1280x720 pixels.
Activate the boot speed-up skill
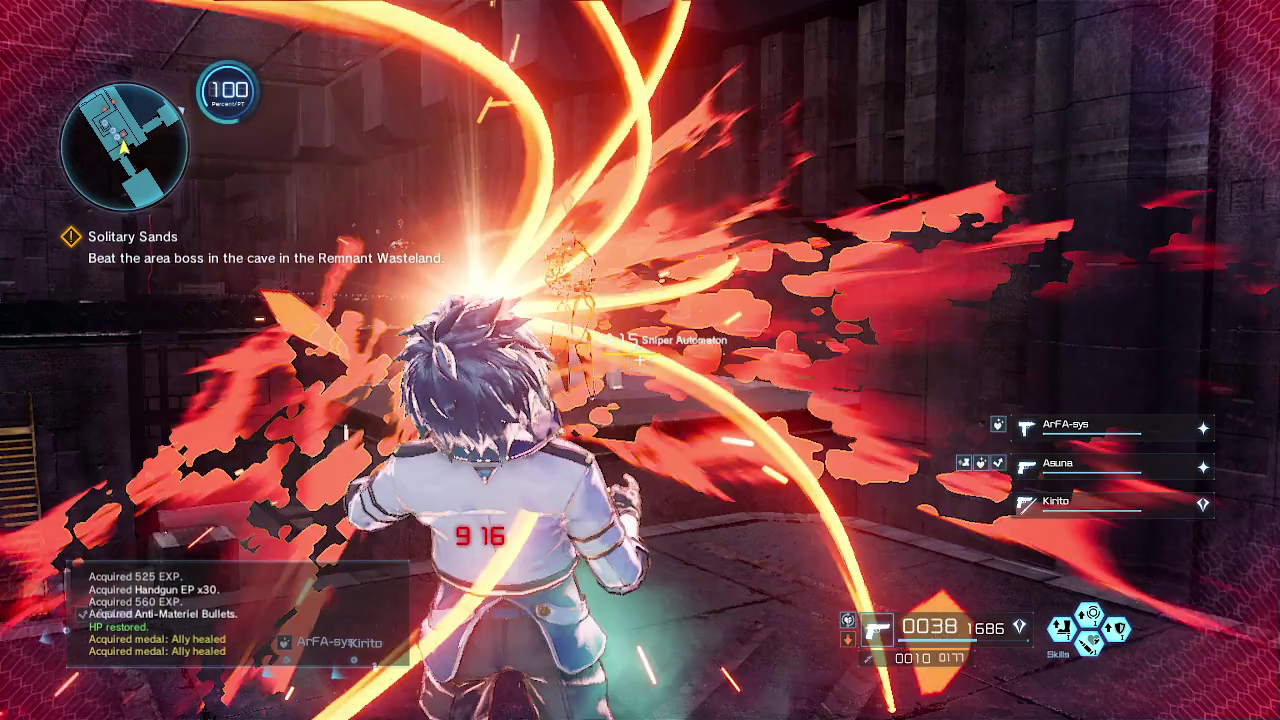pyautogui.click(x=1061, y=629)
